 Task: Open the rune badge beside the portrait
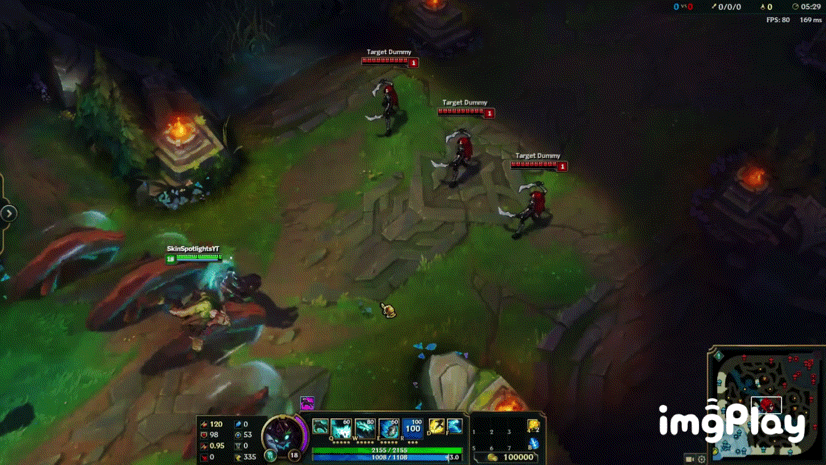(270, 456)
